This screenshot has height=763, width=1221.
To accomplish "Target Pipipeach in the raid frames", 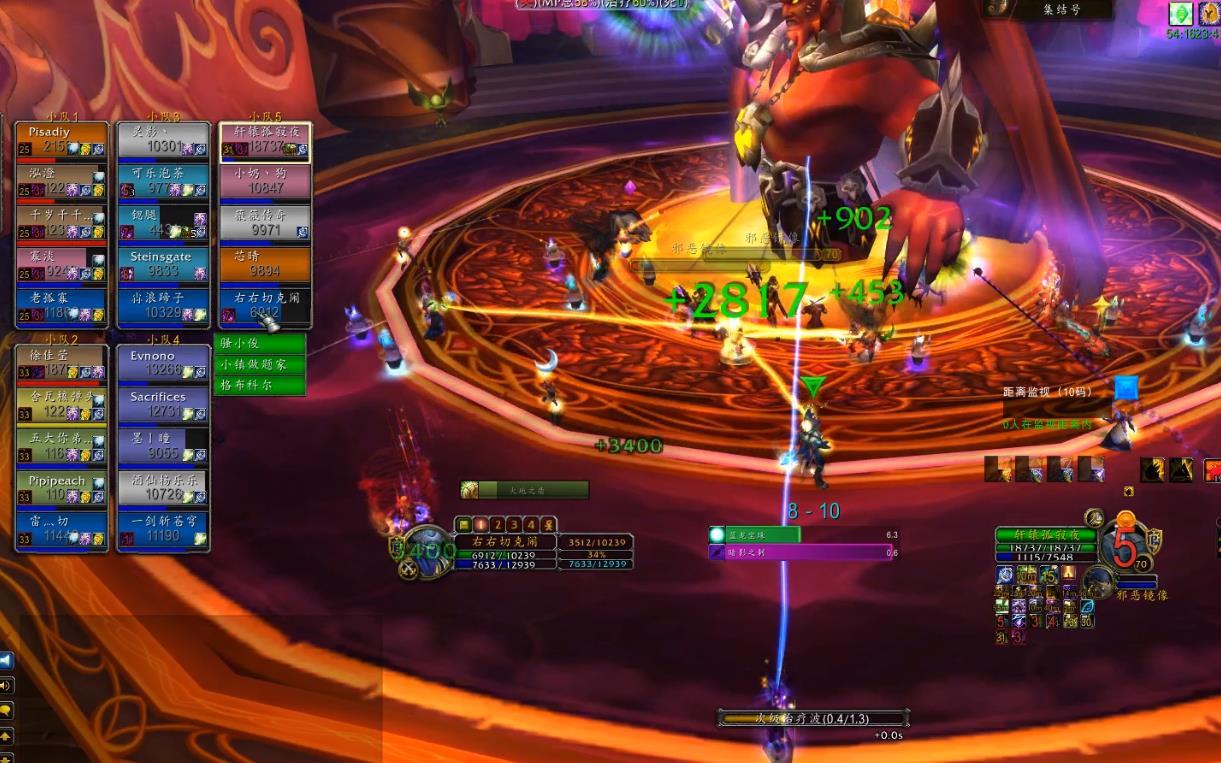I will click(61, 487).
